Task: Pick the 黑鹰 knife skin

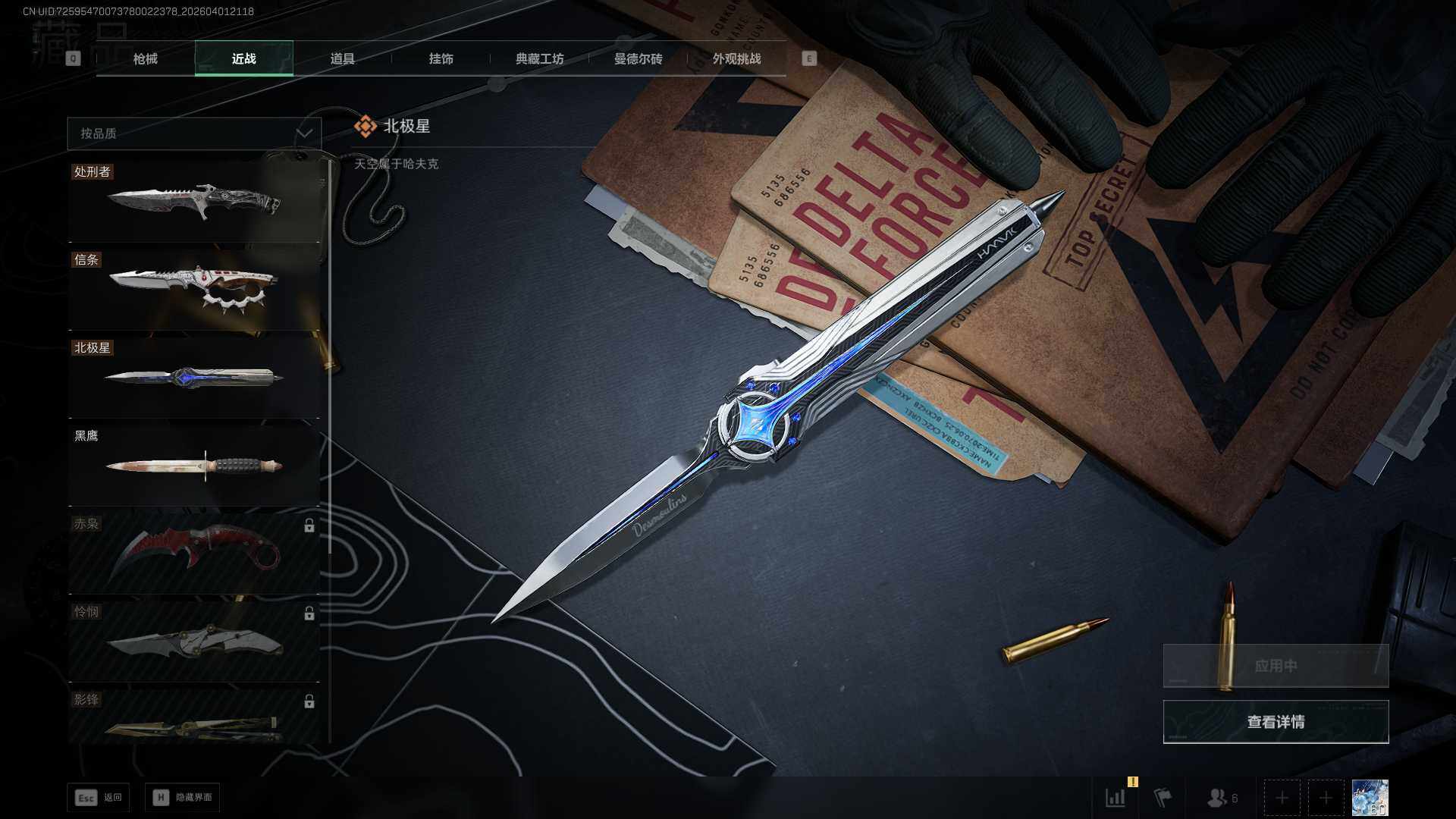Action: tap(194, 465)
